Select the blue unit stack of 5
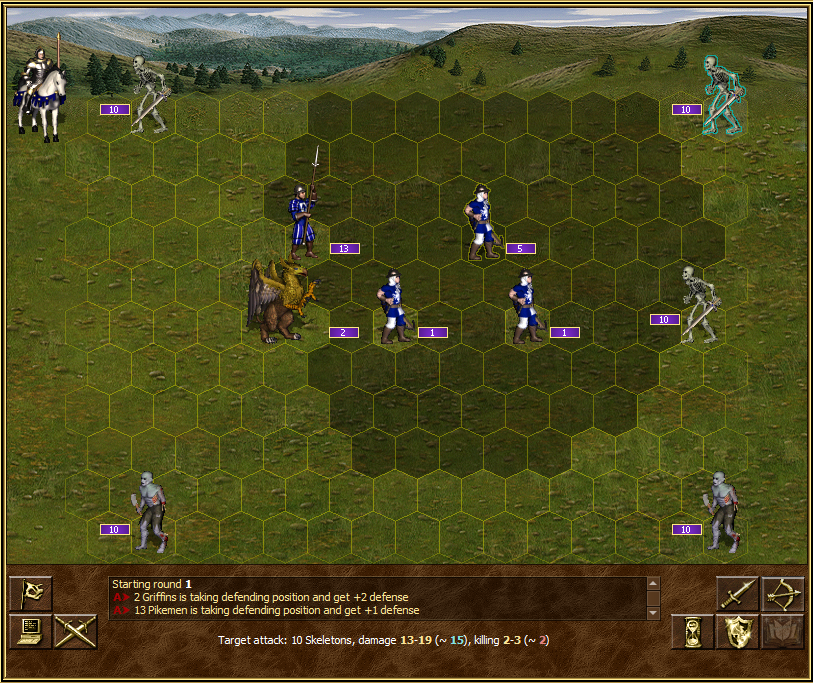 [x=483, y=222]
